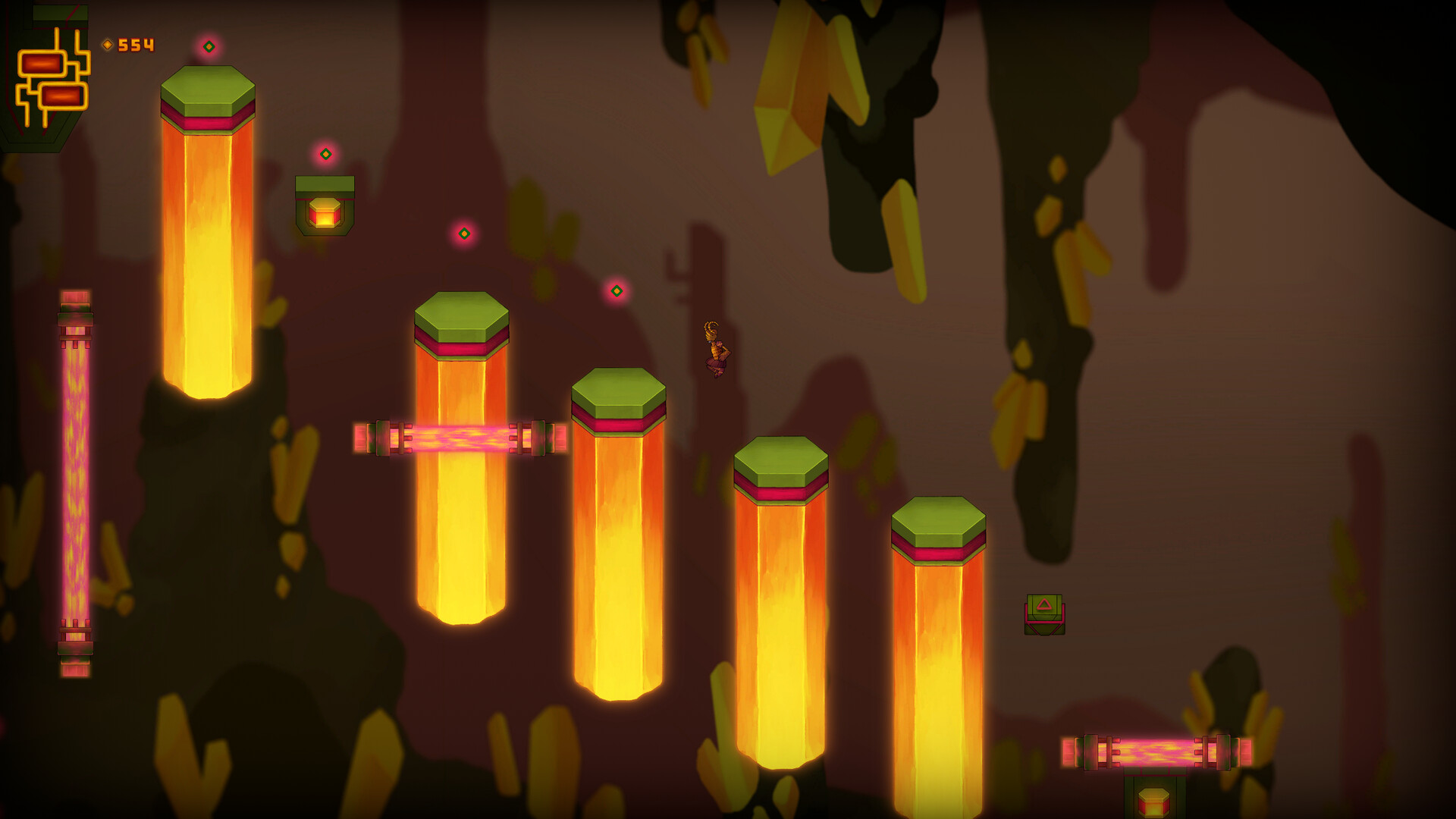Click the circuit emblem HUD icon top-left
Screen dimensions: 1456x819
tap(53, 80)
